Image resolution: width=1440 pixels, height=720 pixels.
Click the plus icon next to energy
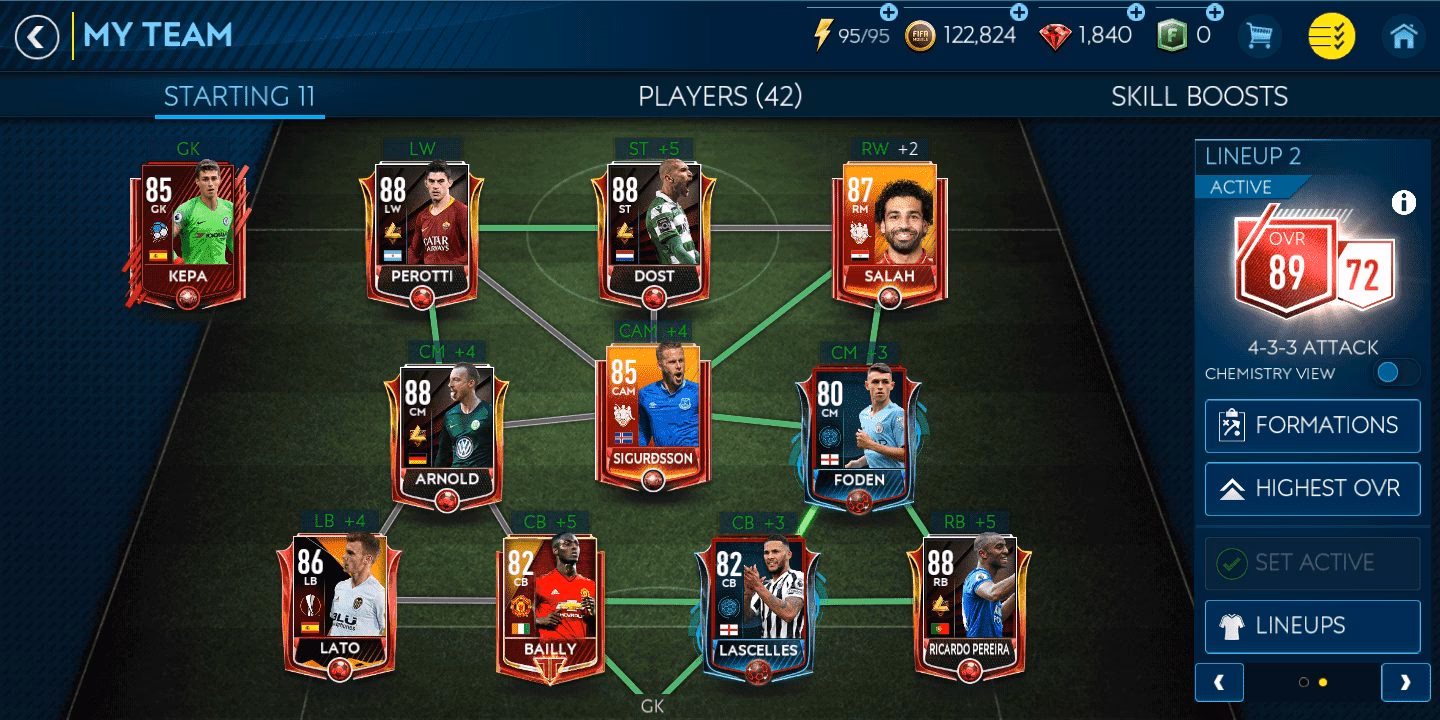[x=888, y=15]
